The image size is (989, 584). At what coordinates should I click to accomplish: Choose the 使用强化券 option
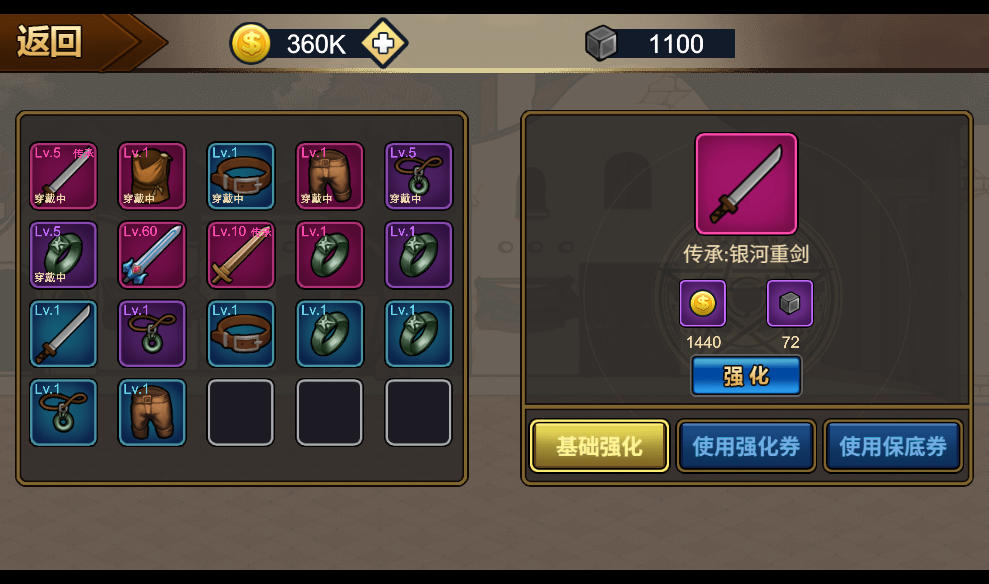click(746, 446)
